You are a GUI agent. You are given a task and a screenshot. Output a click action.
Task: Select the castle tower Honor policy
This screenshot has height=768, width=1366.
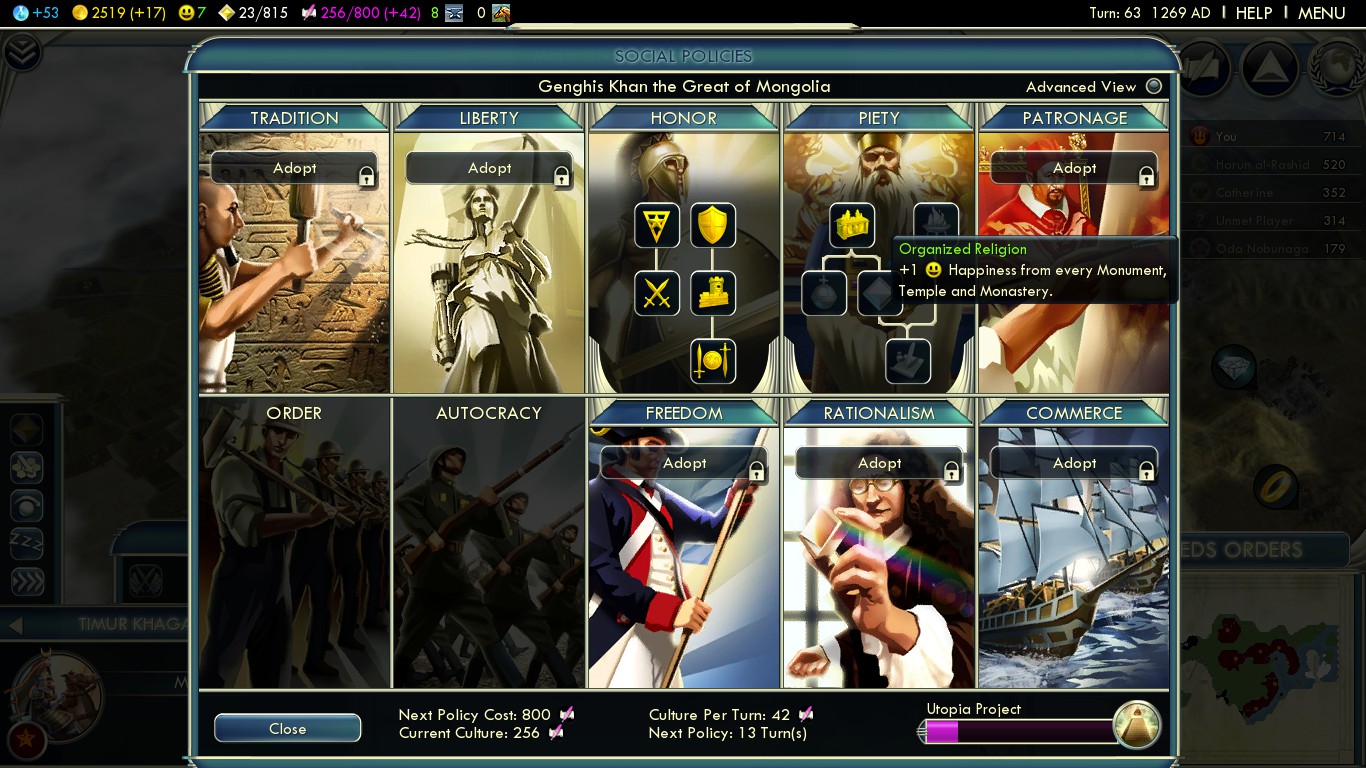tap(713, 294)
